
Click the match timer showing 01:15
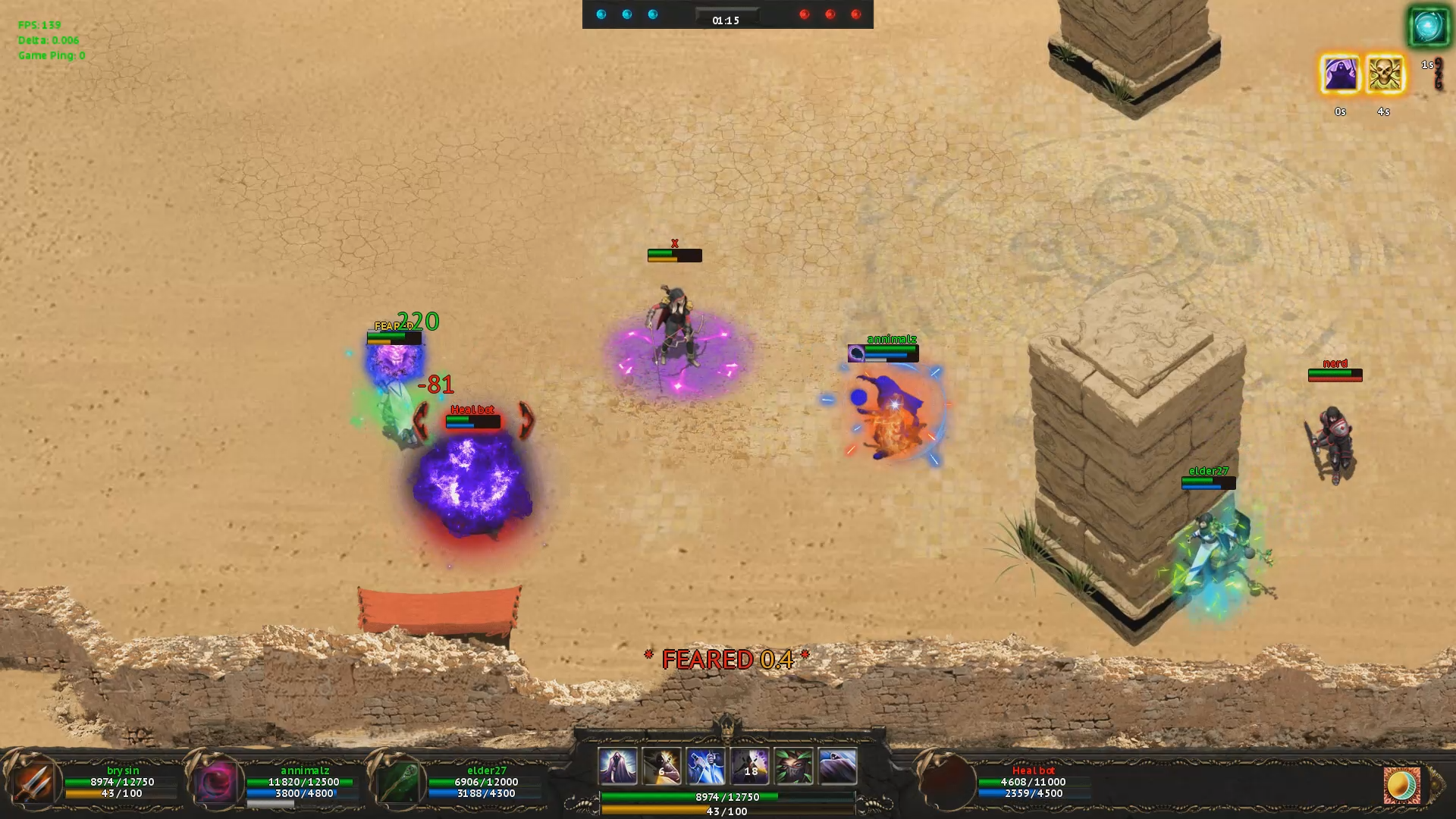[x=726, y=20]
